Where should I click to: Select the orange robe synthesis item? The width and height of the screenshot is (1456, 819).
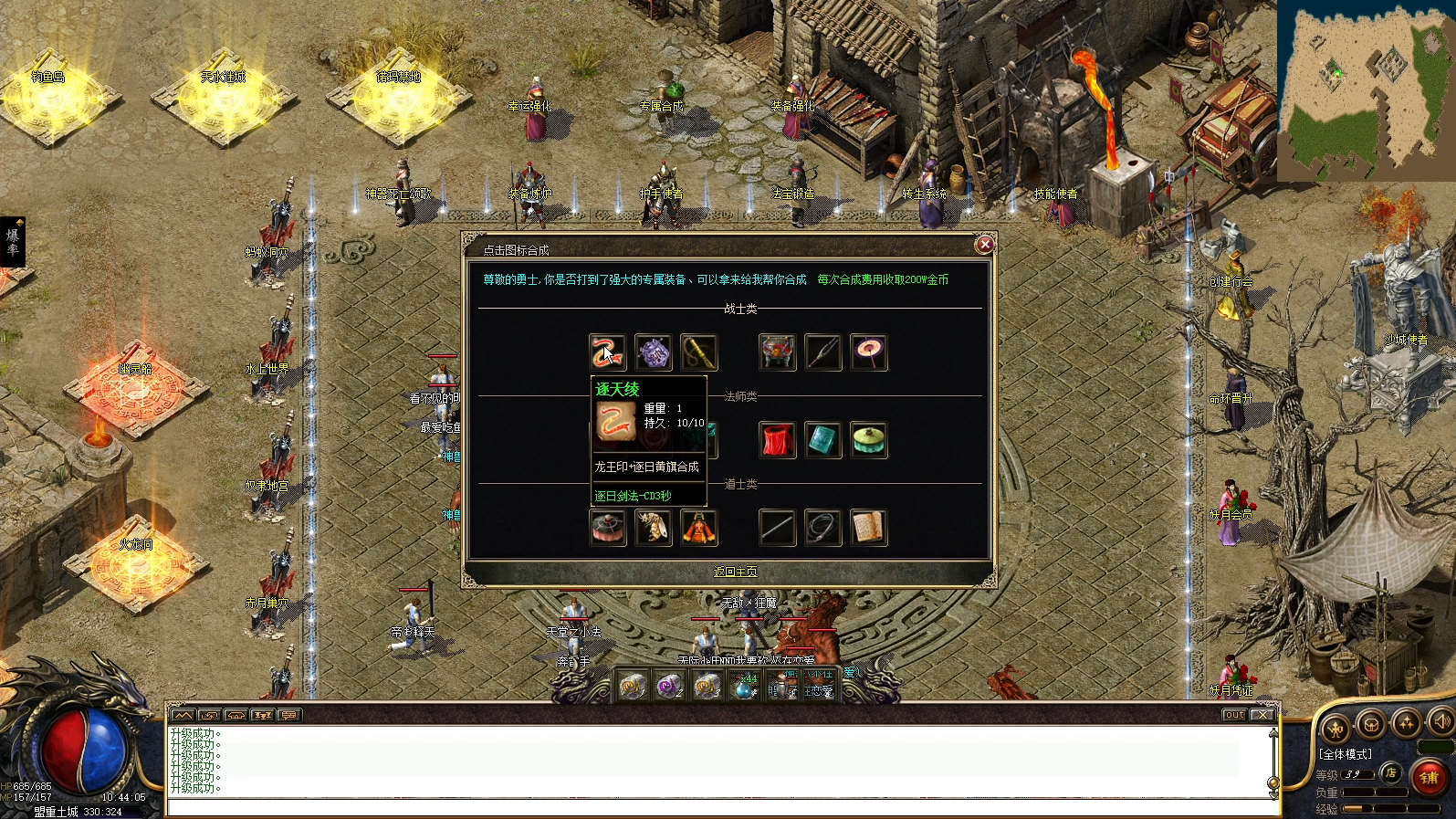click(698, 528)
